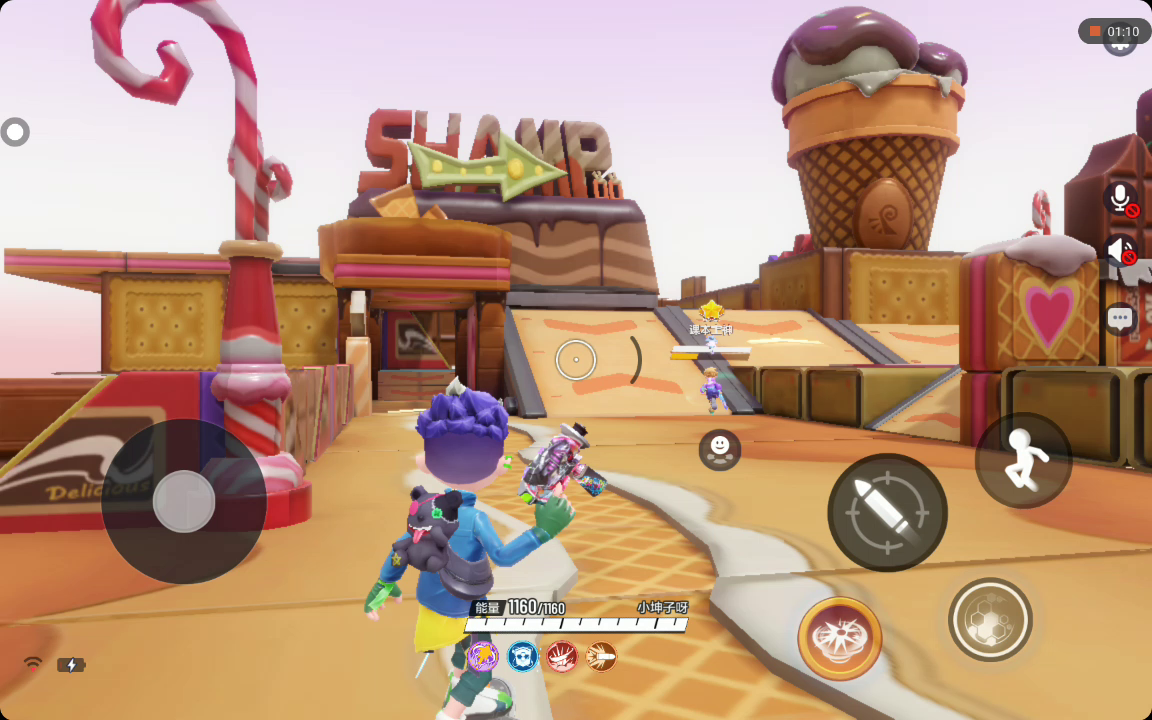Tap the virtual movement joystick knob
The height and width of the screenshot is (720, 1152).
click(184, 501)
